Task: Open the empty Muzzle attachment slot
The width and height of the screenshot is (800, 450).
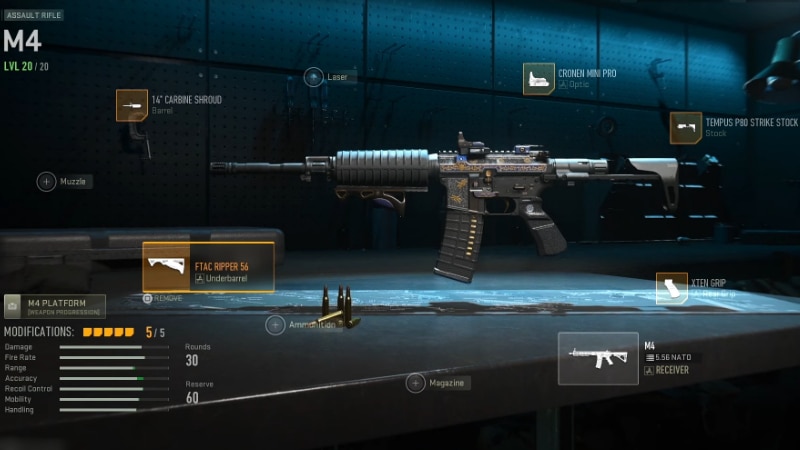Action: click(x=47, y=181)
